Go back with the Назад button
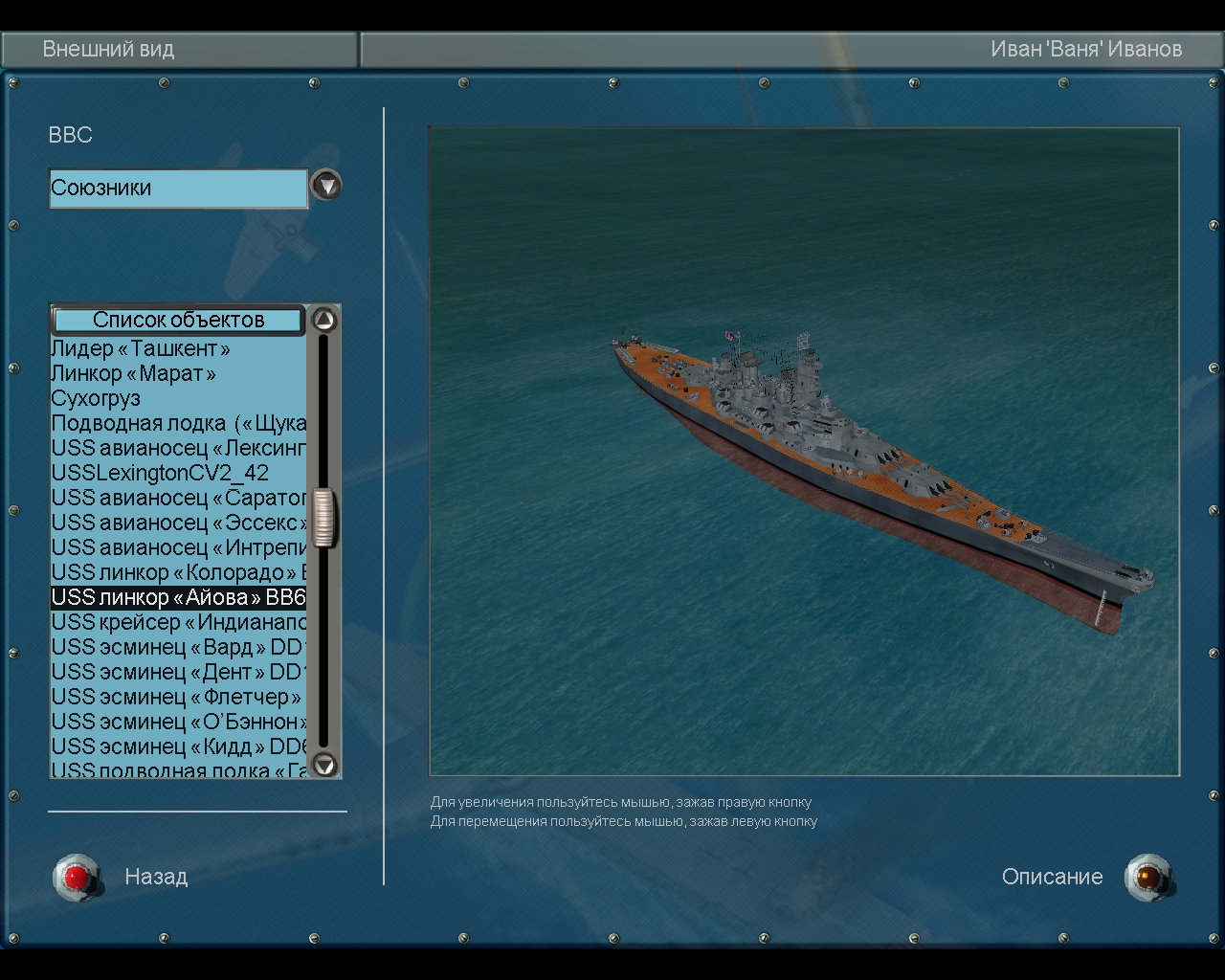1225x980 pixels. point(78,876)
